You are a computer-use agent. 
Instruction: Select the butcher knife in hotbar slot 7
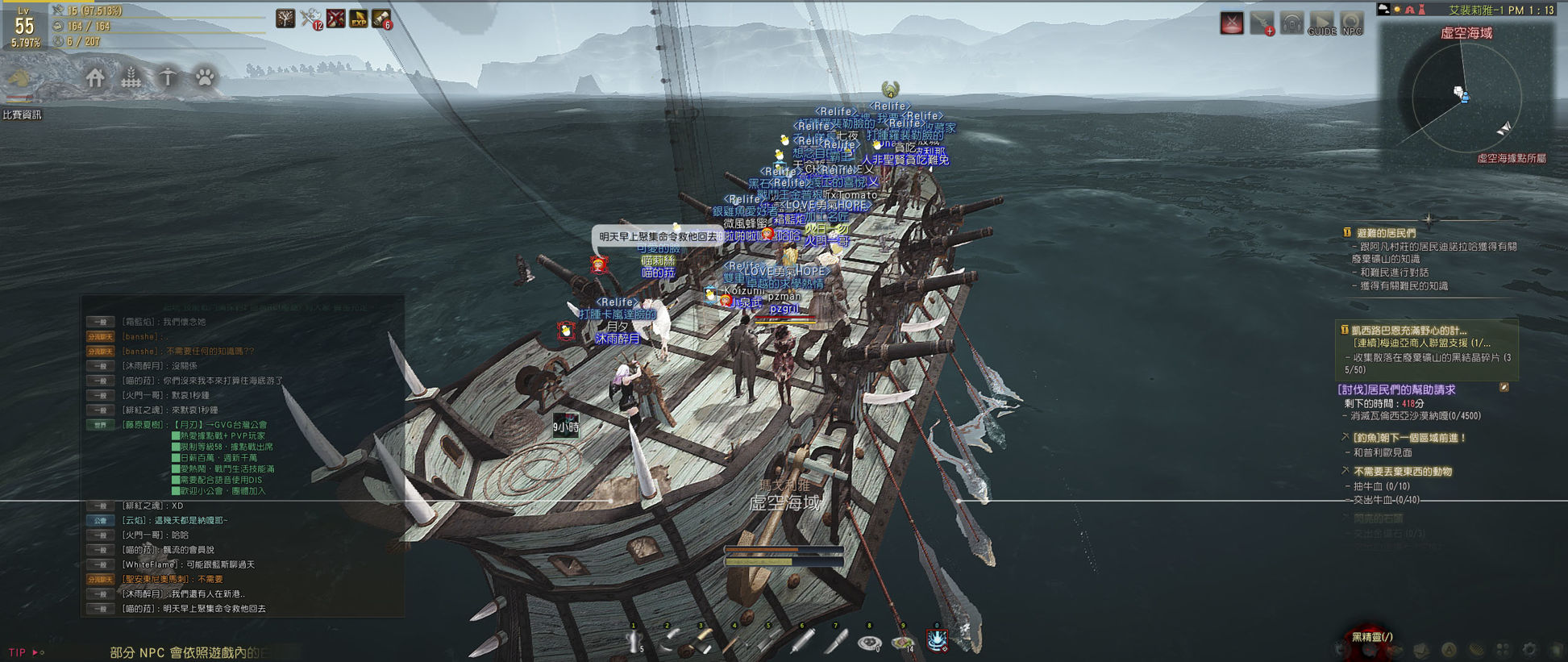coord(837,641)
